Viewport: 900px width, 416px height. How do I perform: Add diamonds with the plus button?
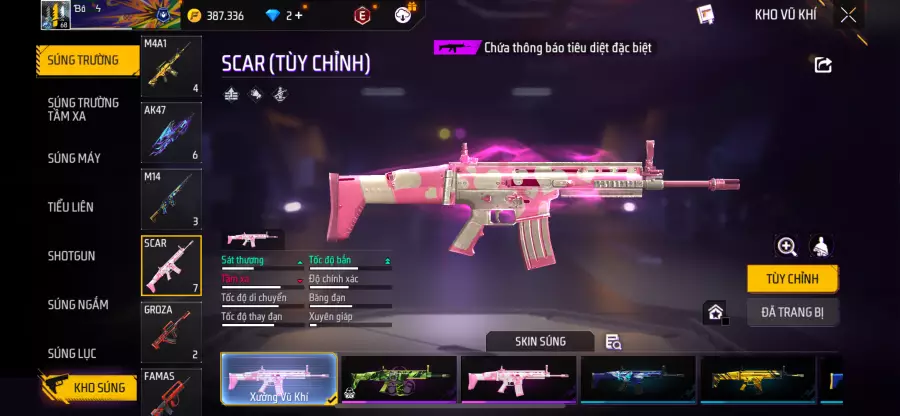click(x=298, y=15)
